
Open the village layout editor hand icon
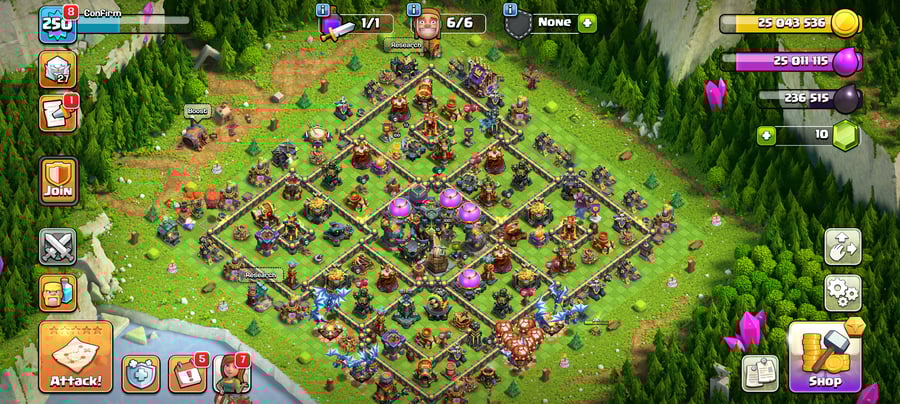(x=842, y=248)
